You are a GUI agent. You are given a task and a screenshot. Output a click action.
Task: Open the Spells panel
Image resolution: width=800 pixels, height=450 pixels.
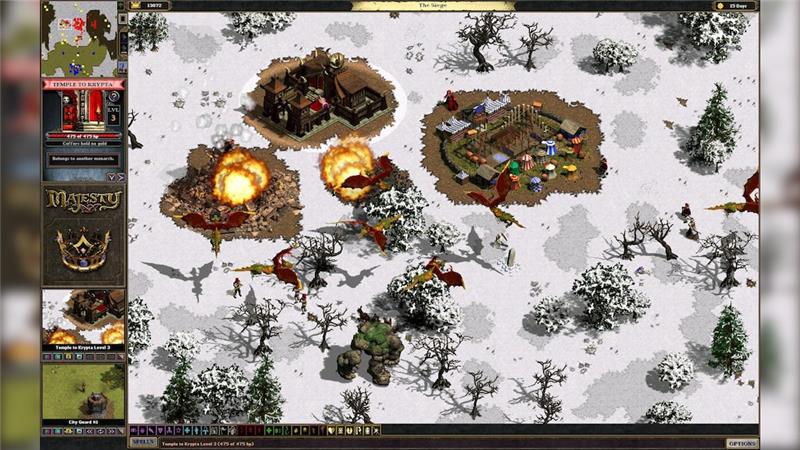143,442
